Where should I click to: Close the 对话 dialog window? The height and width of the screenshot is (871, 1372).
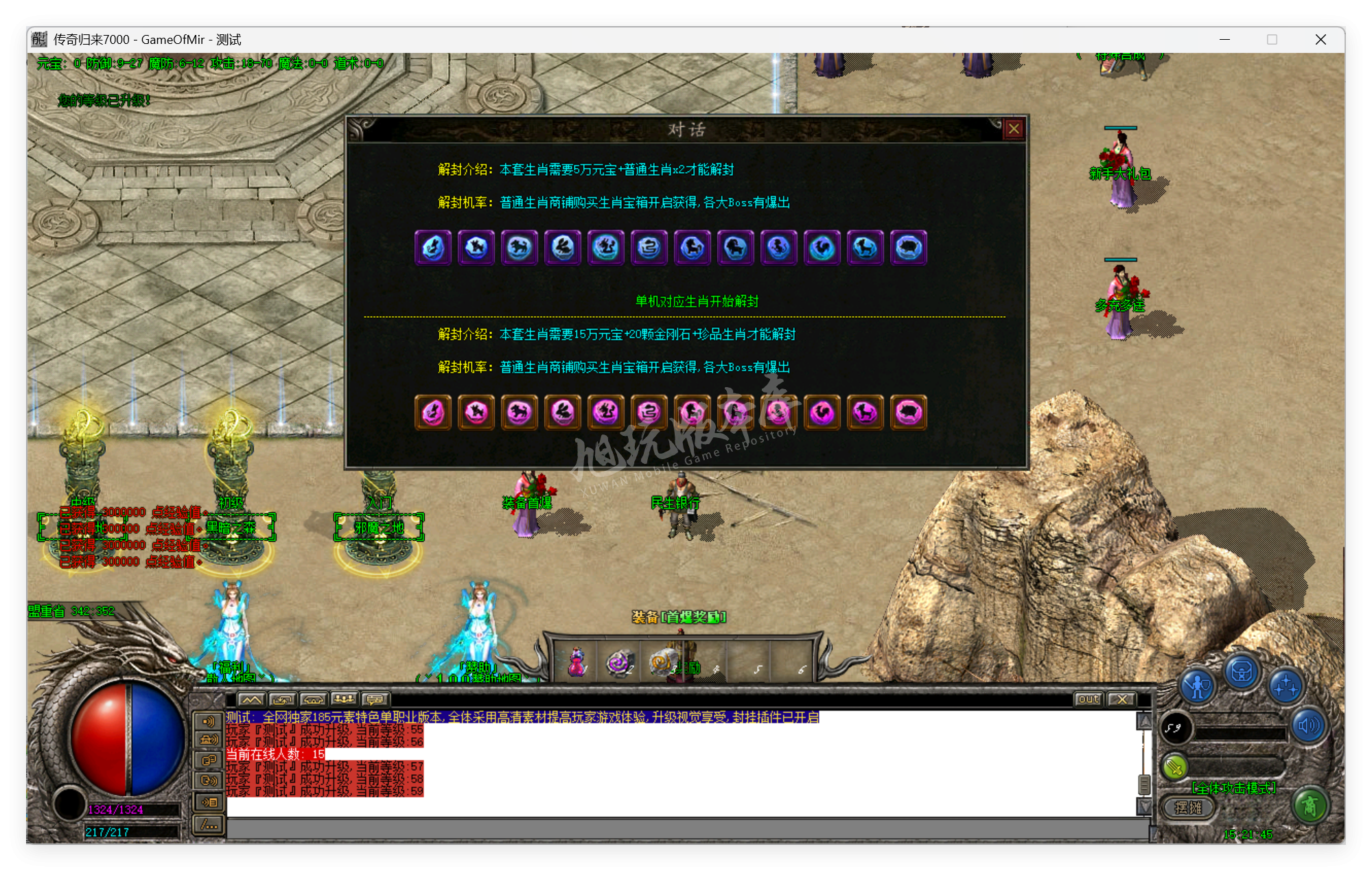(x=1014, y=129)
